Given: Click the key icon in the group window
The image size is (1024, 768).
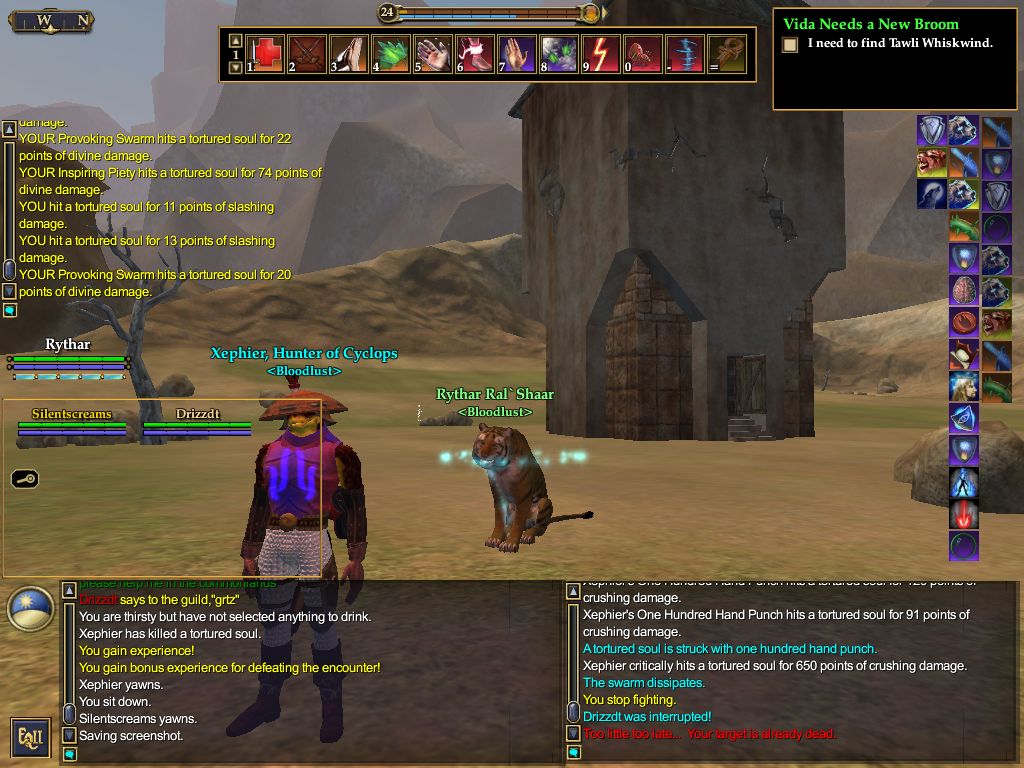Looking at the screenshot, I should click(x=25, y=479).
